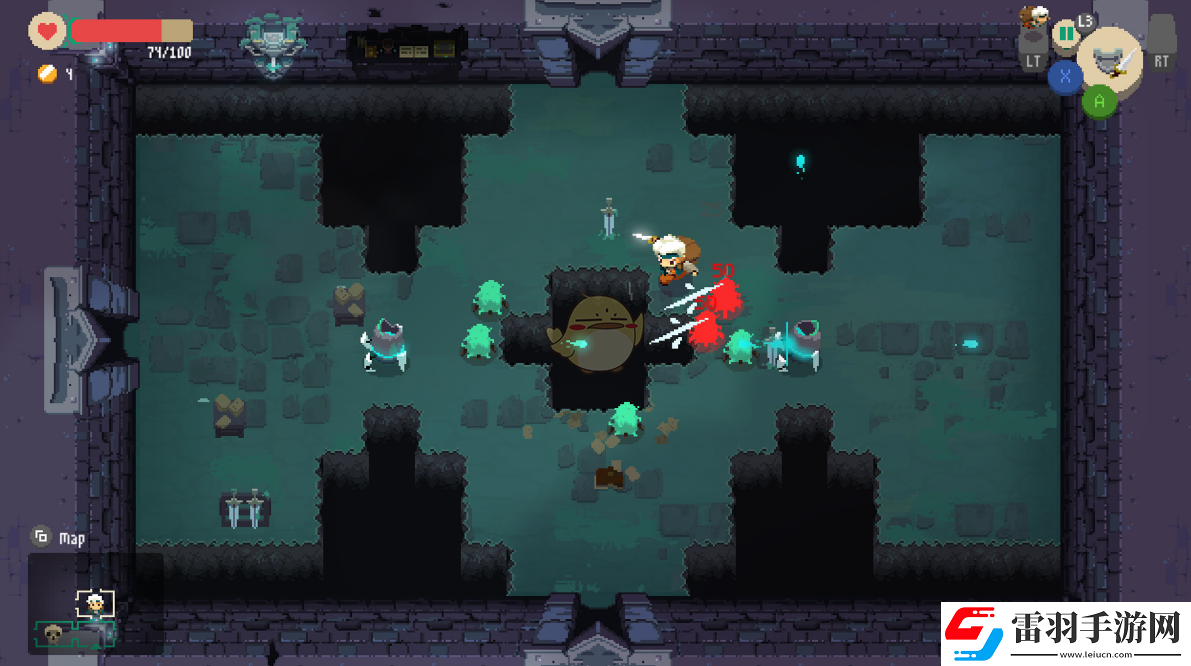Click the gold coin counter icon
This screenshot has width=1191, height=666.
coord(46,73)
